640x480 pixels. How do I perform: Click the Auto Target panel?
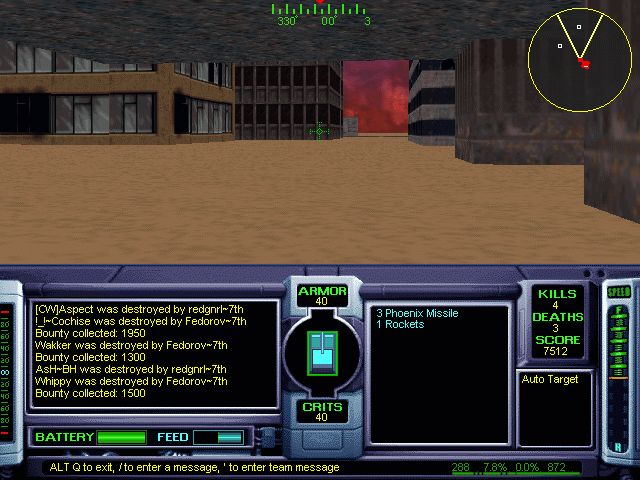[x=555, y=408]
